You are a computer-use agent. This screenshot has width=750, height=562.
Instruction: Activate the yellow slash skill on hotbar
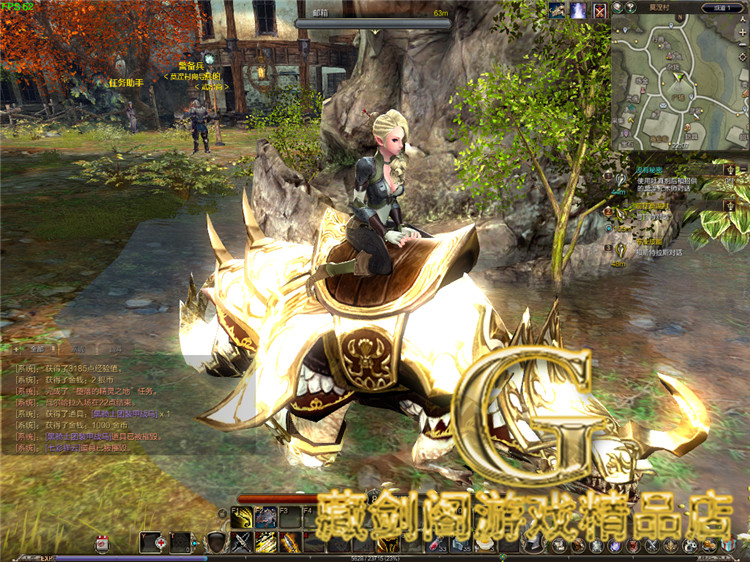(267, 542)
